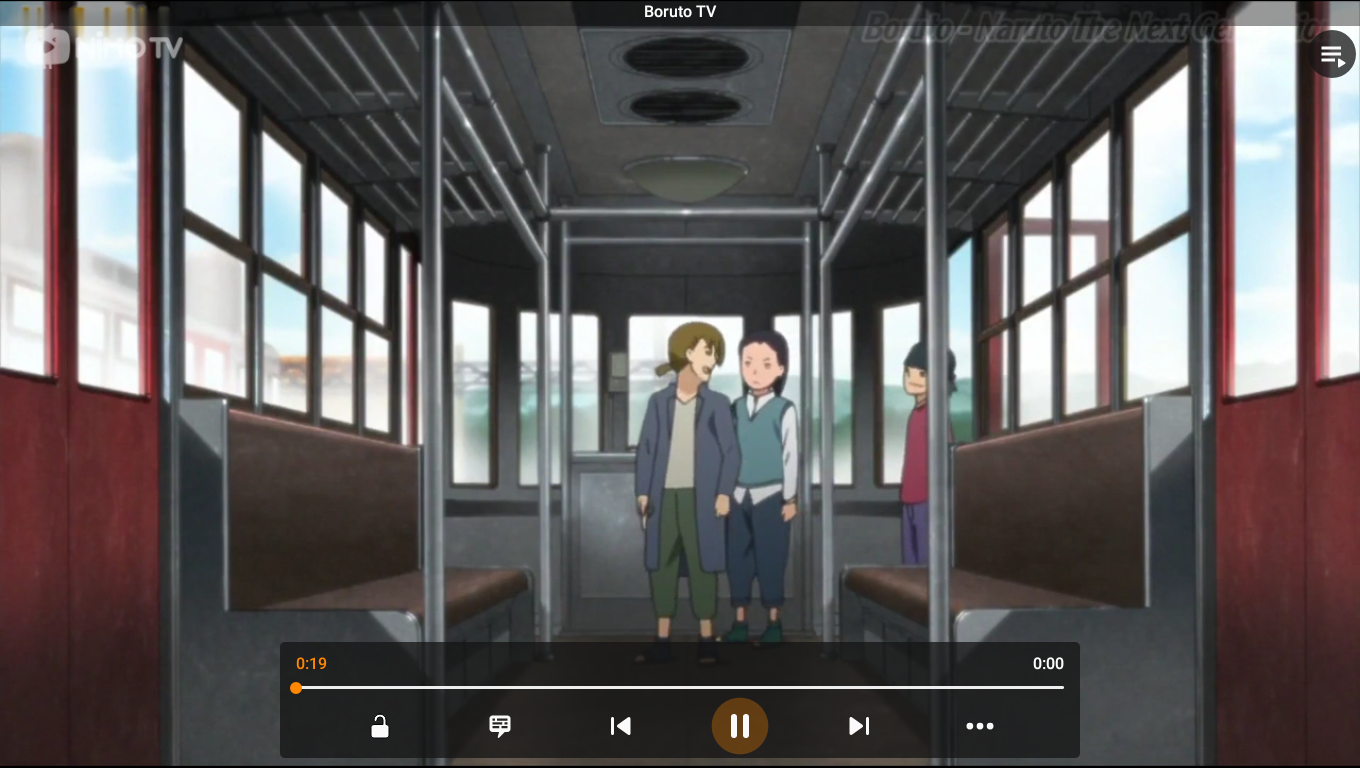Toggle danmaku comment visibility
This screenshot has width=1360, height=768.
tap(499, 726)
